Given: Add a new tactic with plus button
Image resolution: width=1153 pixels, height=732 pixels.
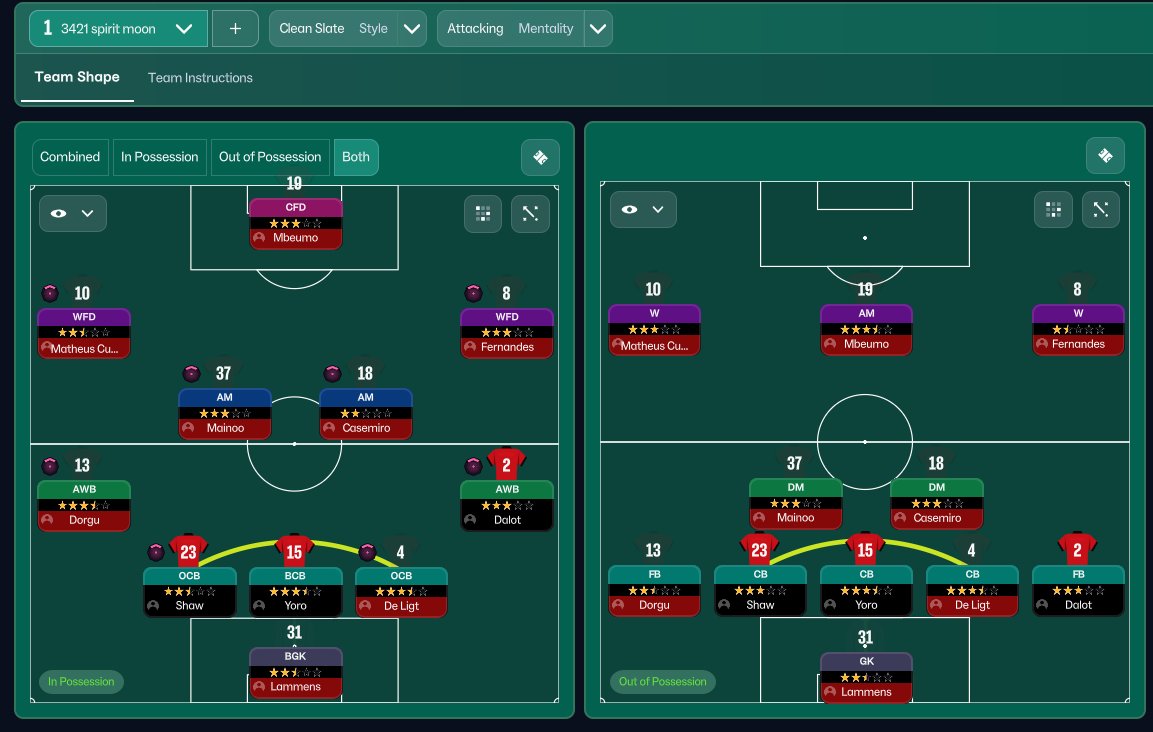Looking at the screenshot, I should tap(235, 29).
